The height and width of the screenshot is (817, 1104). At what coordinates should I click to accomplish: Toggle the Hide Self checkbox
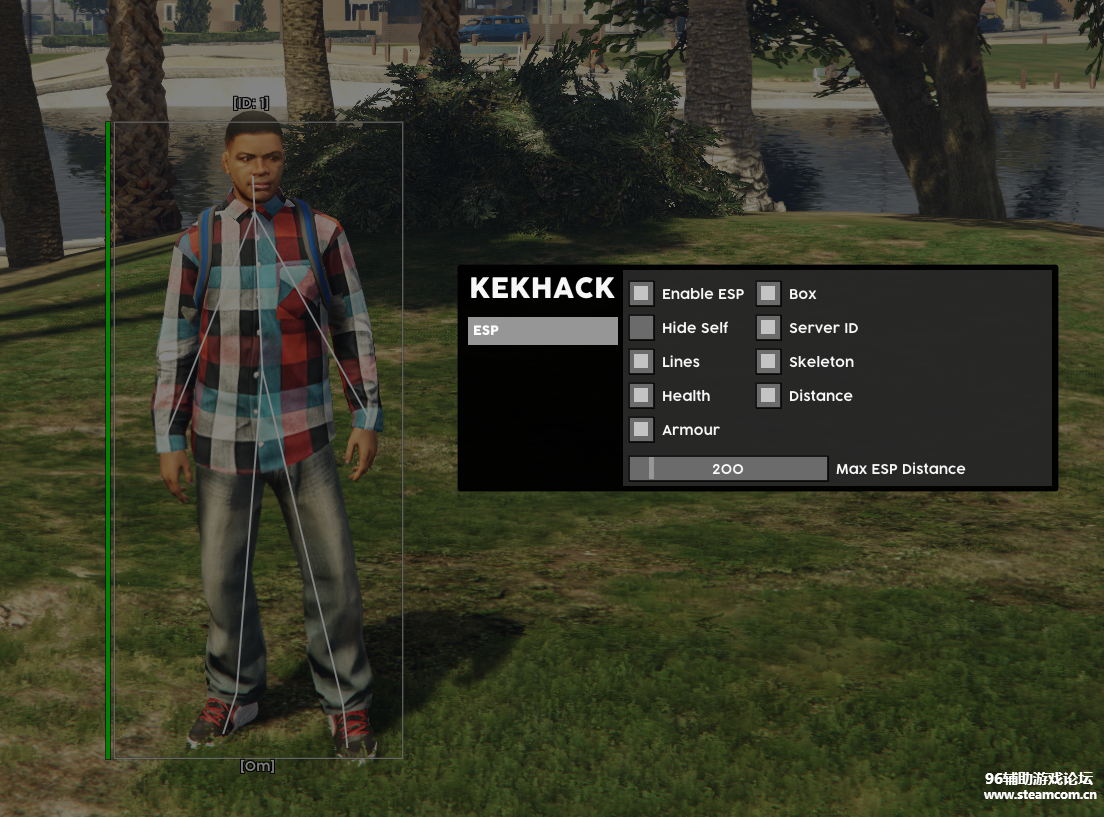pyautogui.click(x=642, y=328)
